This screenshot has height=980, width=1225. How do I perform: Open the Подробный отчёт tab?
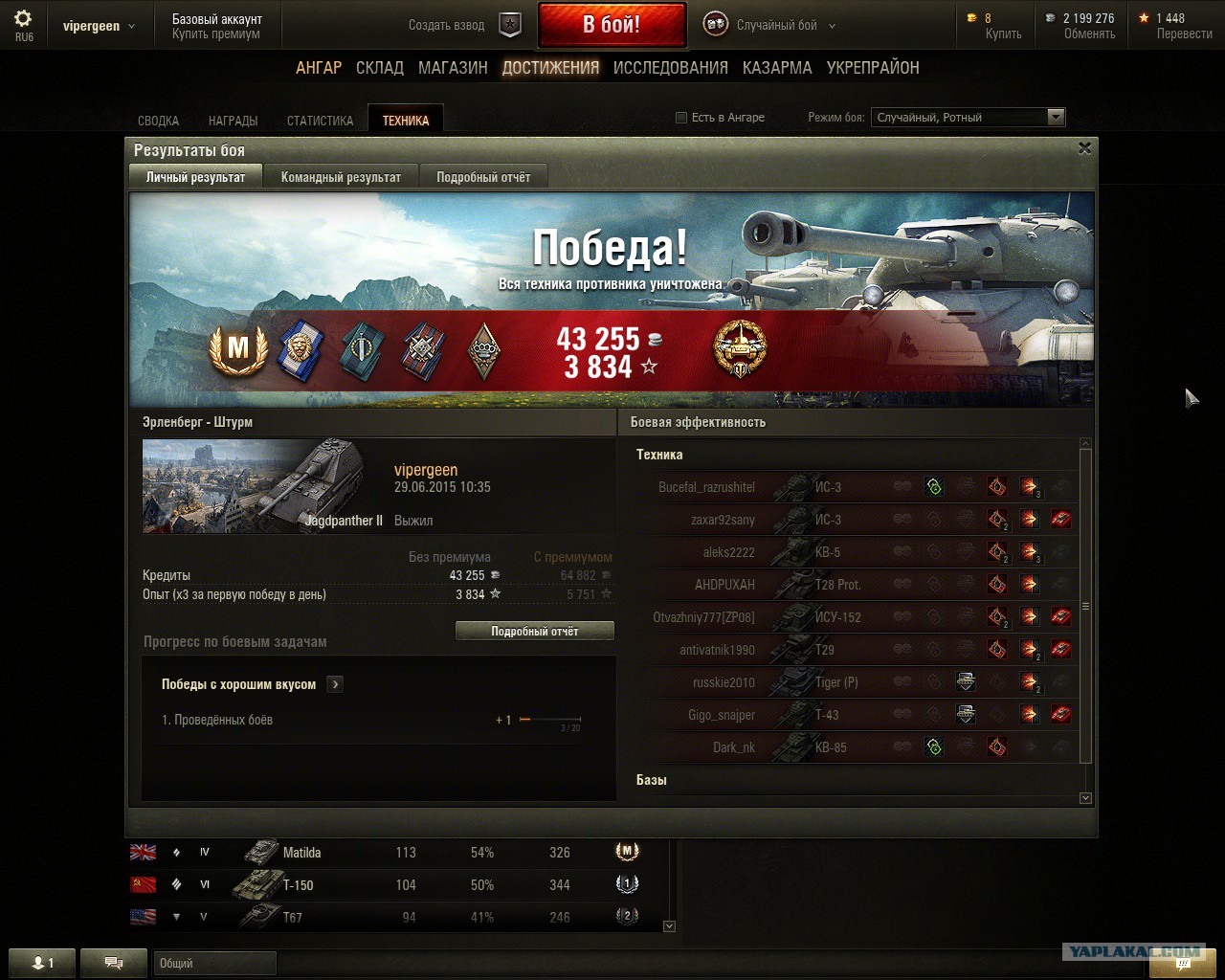[x=483, y=177]
